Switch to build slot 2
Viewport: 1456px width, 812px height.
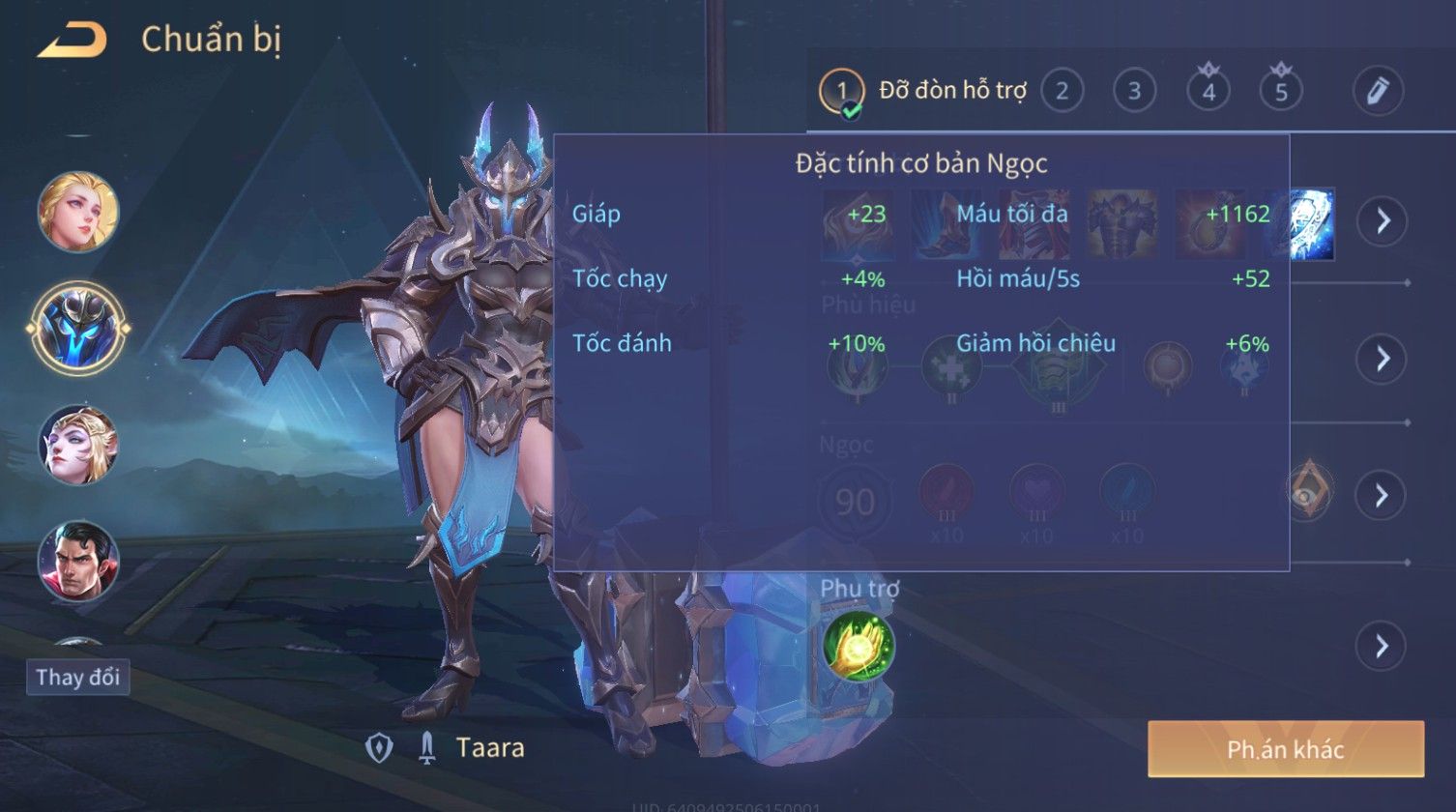1062,92
